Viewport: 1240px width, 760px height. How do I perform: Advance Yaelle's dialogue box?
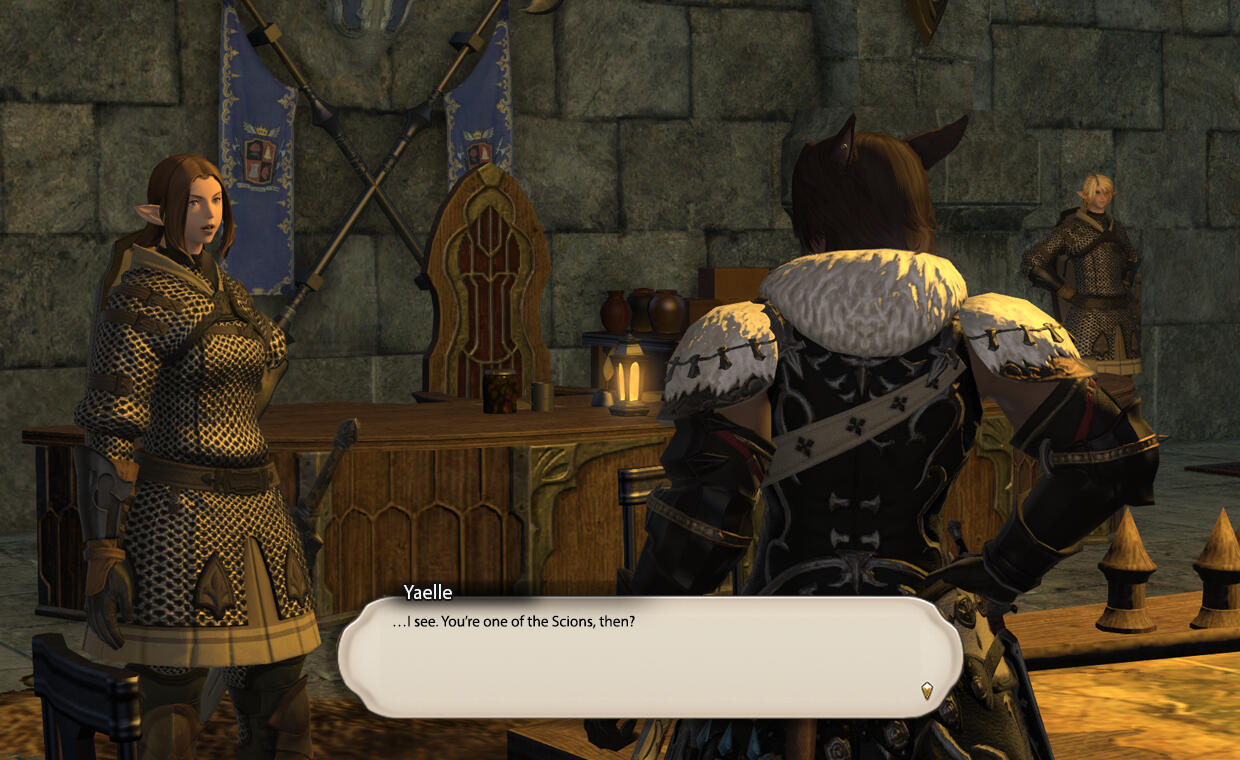(650, 656)
